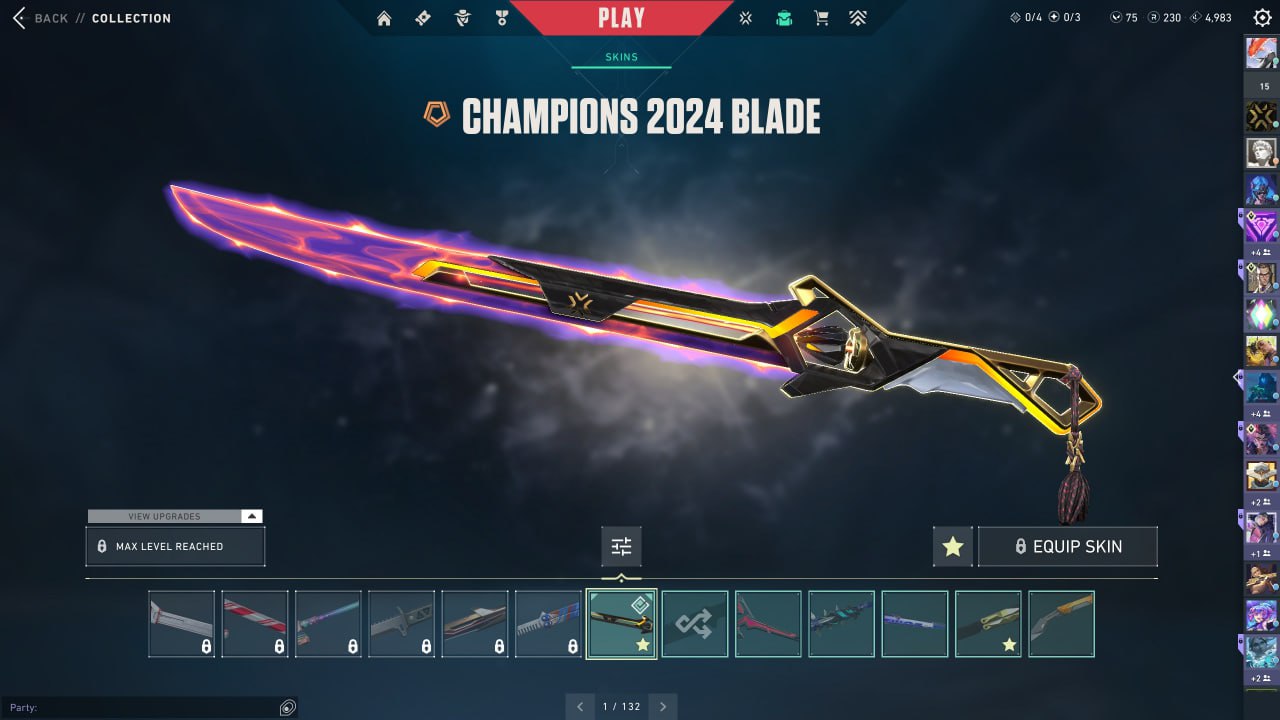The image size is (1280, 720).
Task: Open the agents tab in top navigation
Action: (462, 18)
